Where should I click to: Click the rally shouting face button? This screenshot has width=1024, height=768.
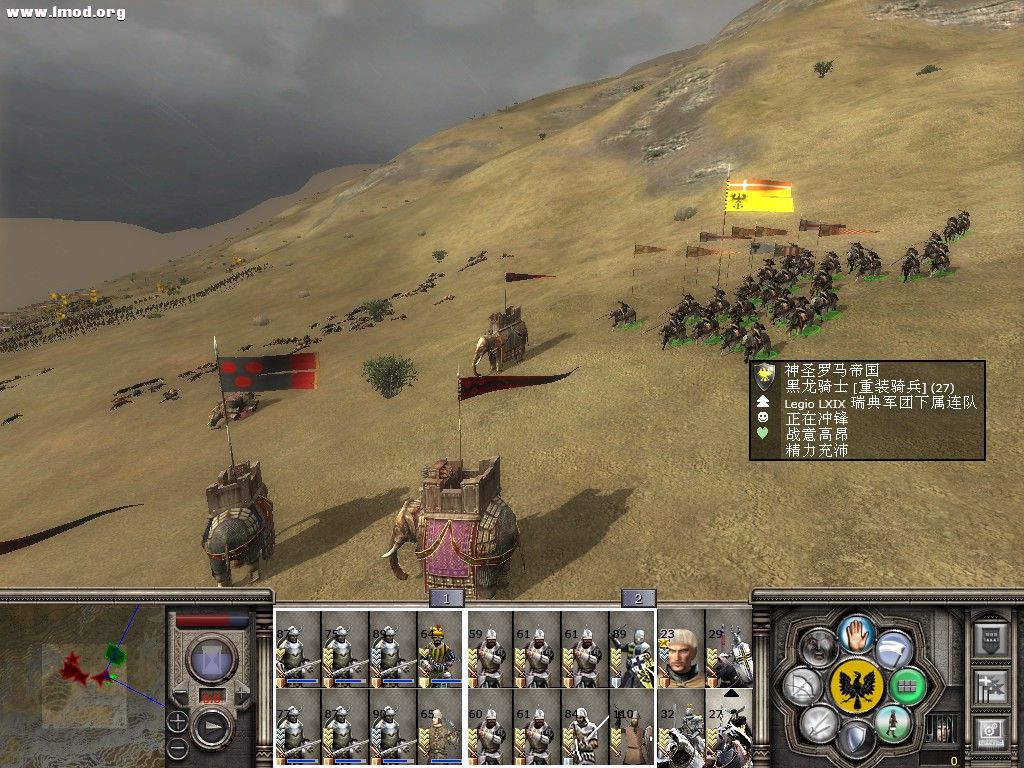point(819,649)
